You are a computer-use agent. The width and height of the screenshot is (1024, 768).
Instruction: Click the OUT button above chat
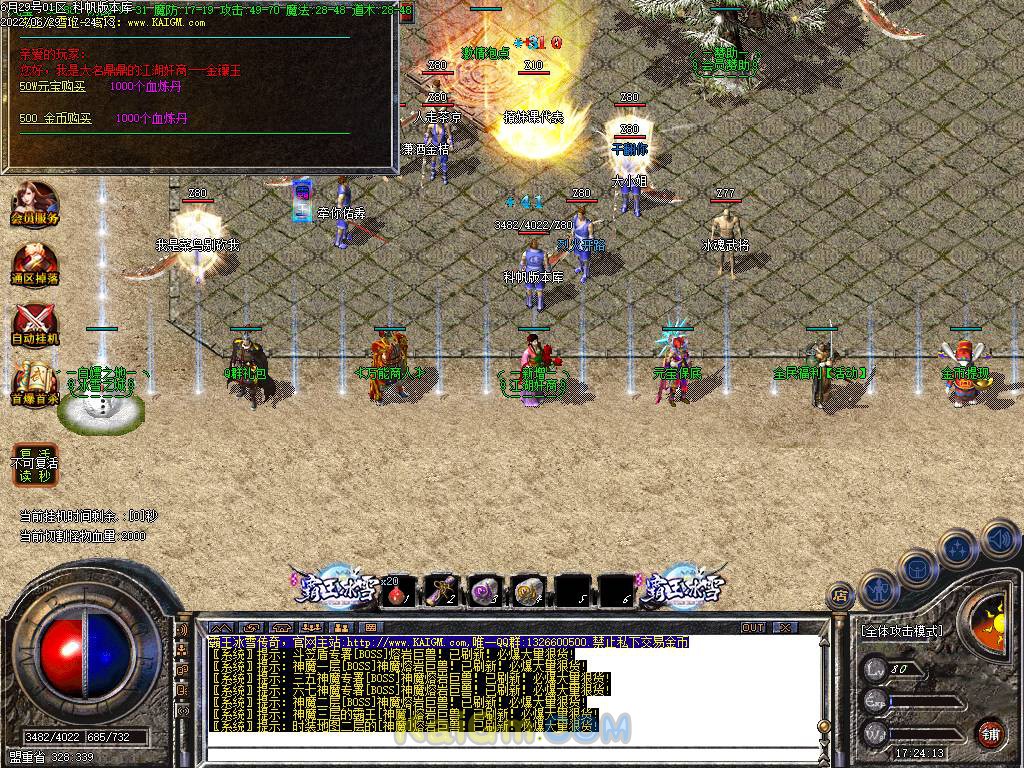753,628
